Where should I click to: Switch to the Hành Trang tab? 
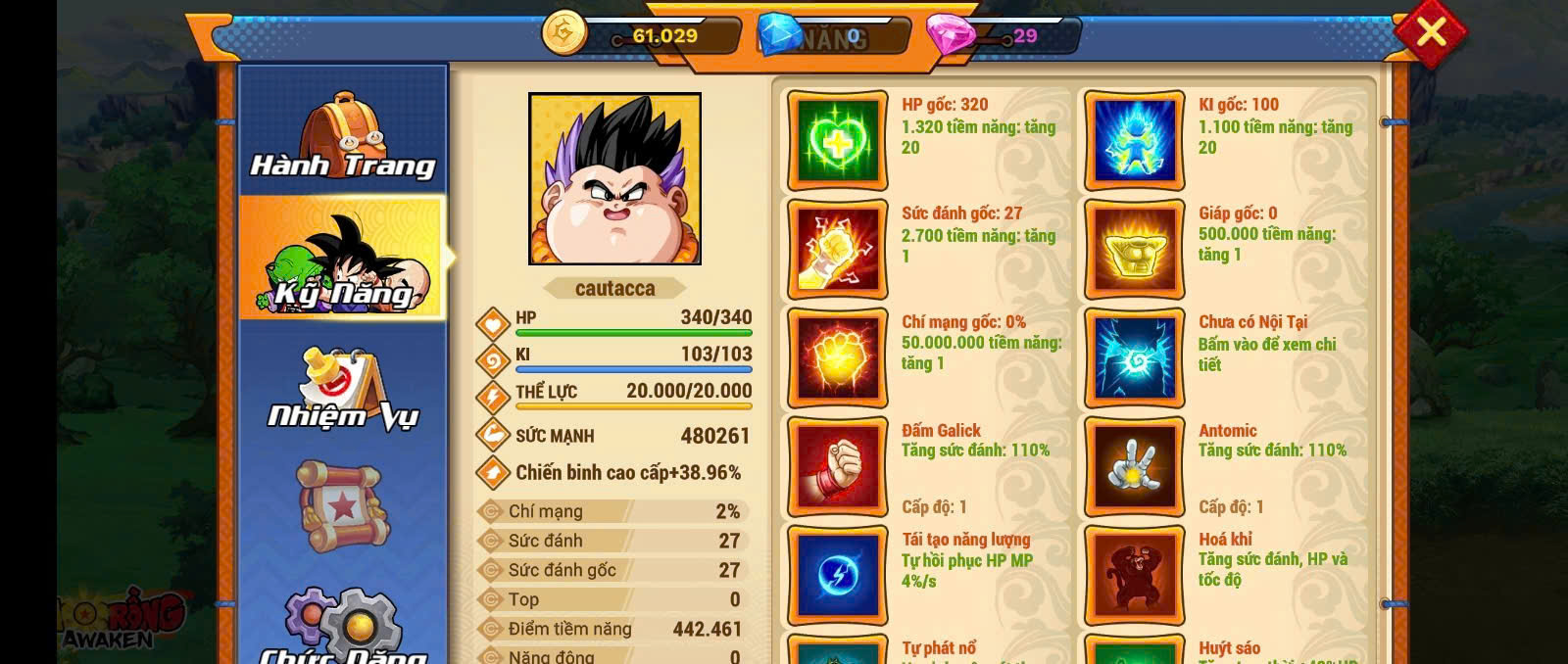pyautogui.click(x=342, y=137)
